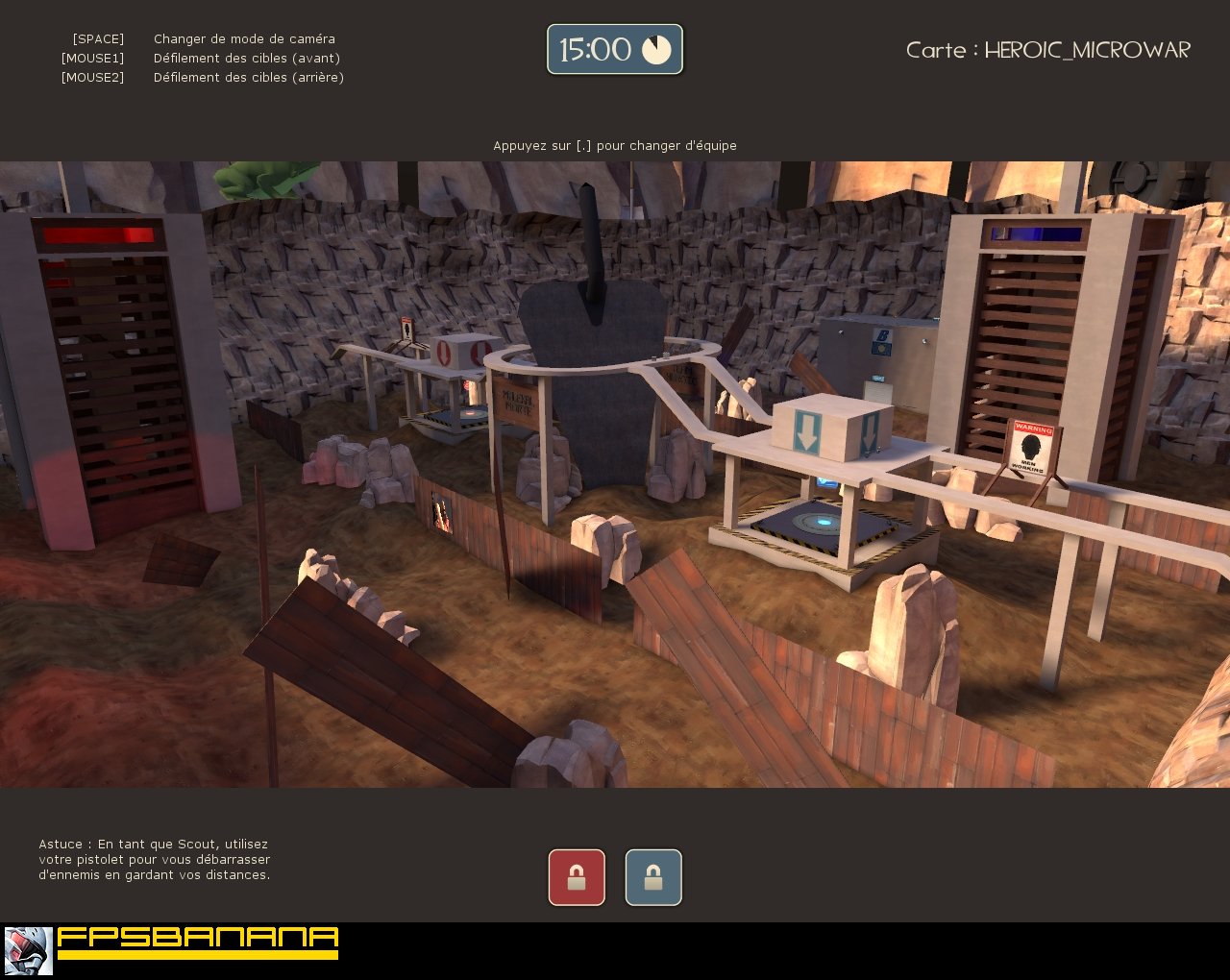Image resolution: width=1230 pixels, height=980 pixels.
Task: Select the 'Carte : HEROIC_MICROWAR' label
Action: click(1047, 50)
